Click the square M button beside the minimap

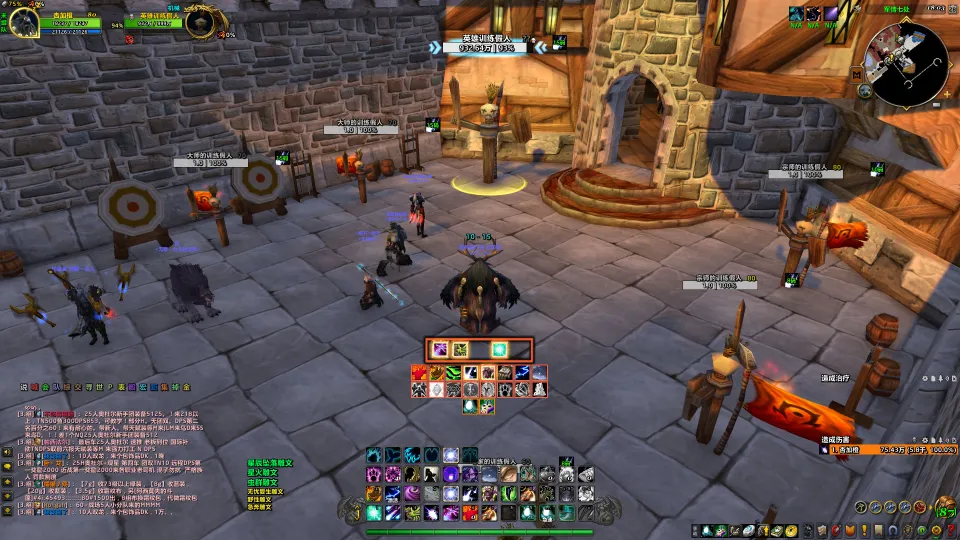click(x=857, y=73)
